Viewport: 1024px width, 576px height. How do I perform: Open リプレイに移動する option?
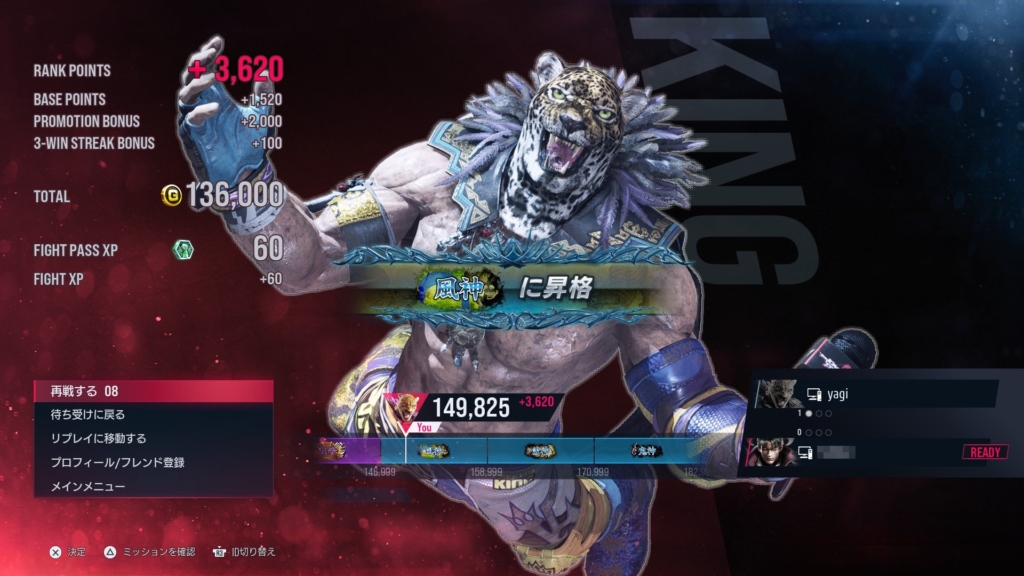coord(152,438)
